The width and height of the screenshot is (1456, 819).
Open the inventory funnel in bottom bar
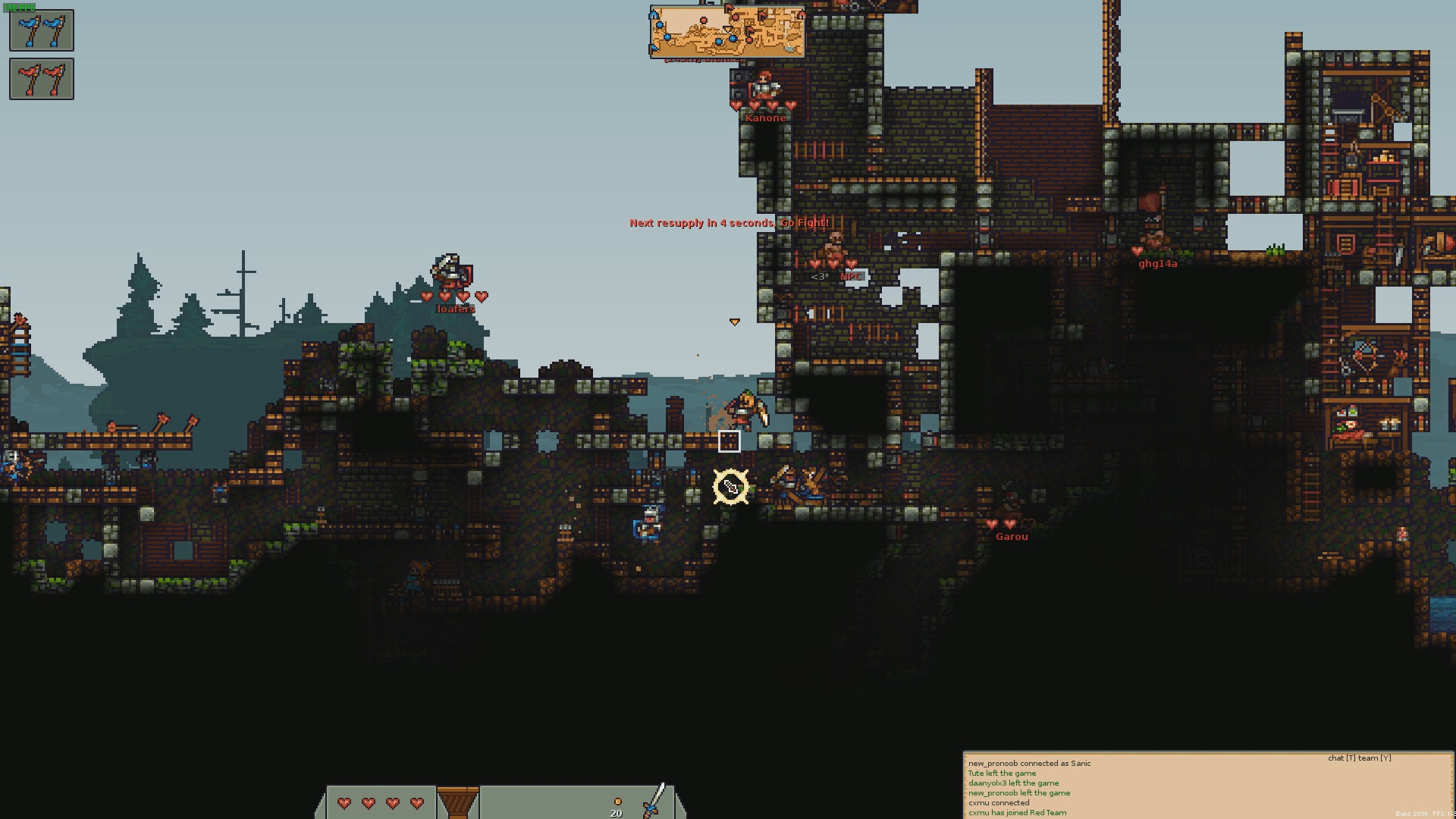coord(457,802)
